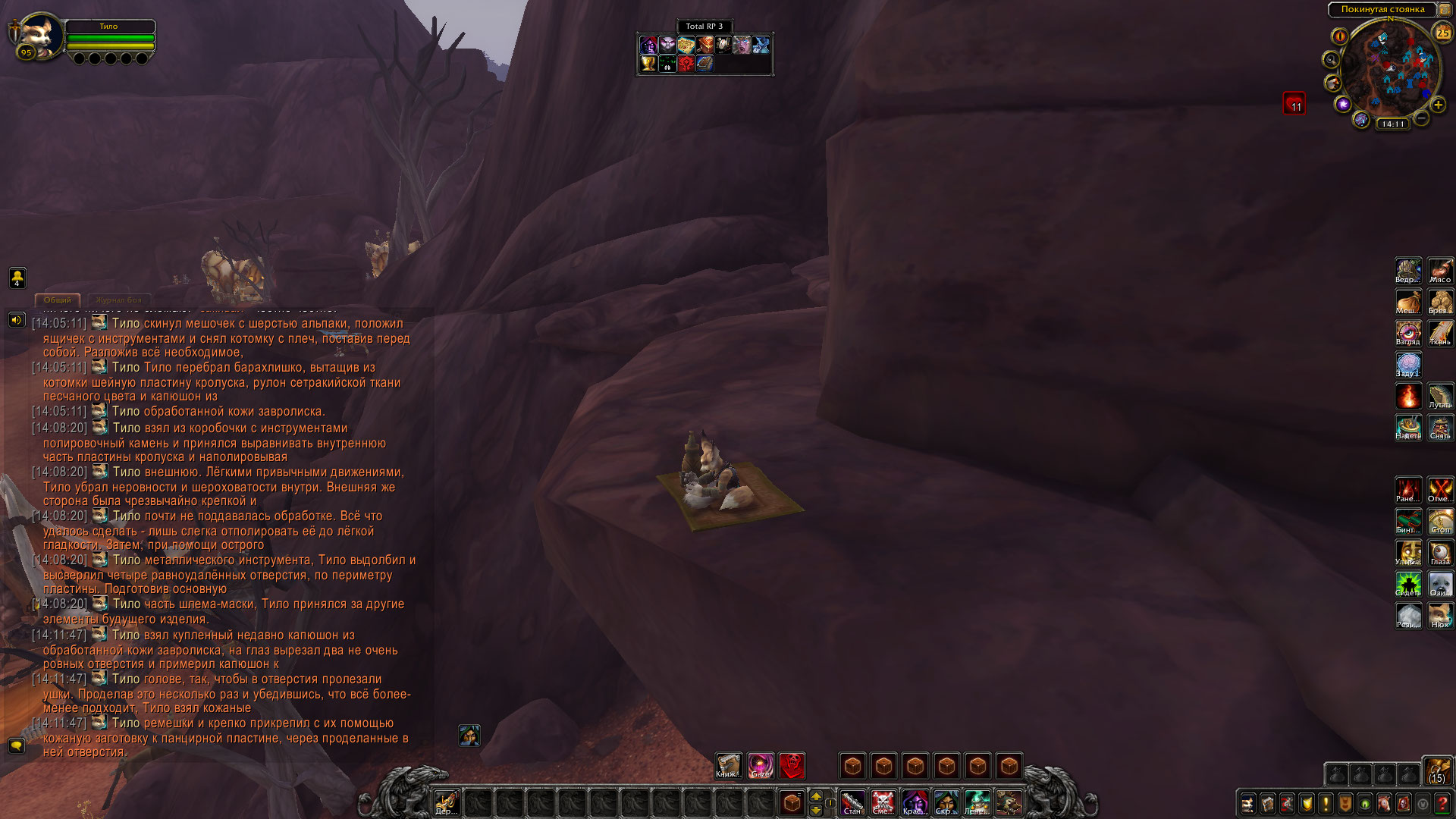Open the Журнал боя chat tab

(118, 300)
